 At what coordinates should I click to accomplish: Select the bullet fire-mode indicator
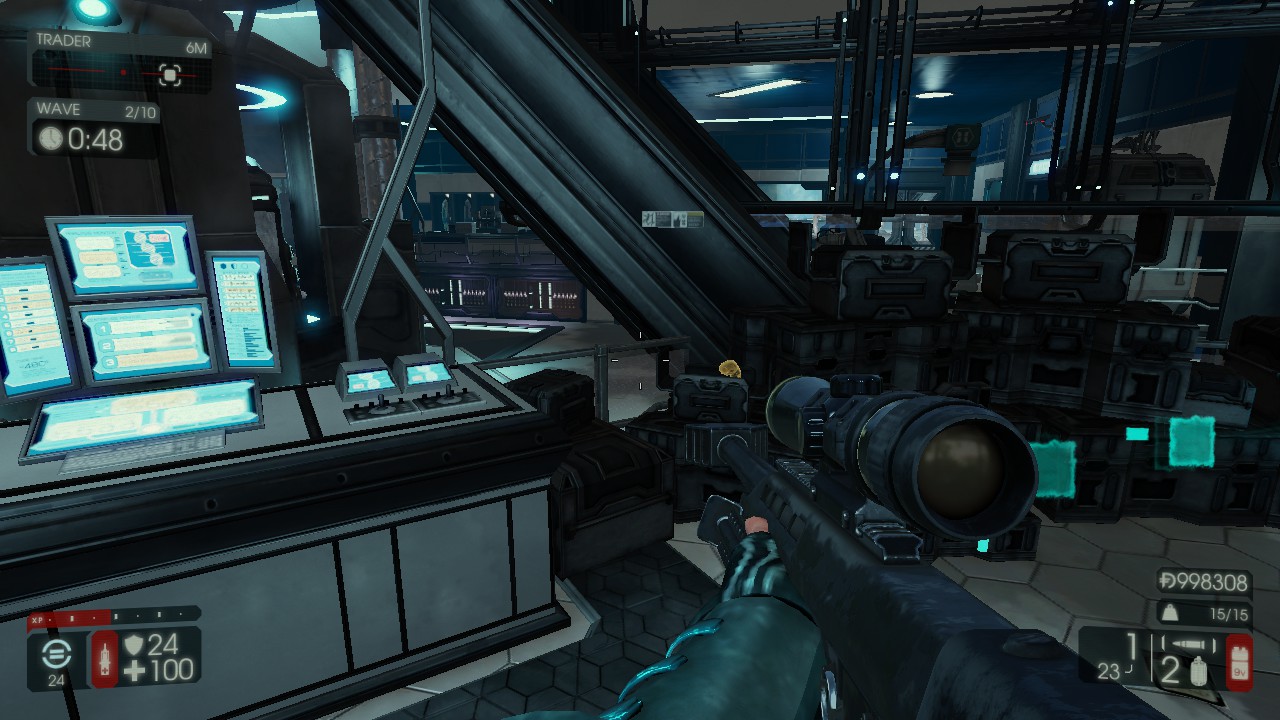tap(1188, 645)
